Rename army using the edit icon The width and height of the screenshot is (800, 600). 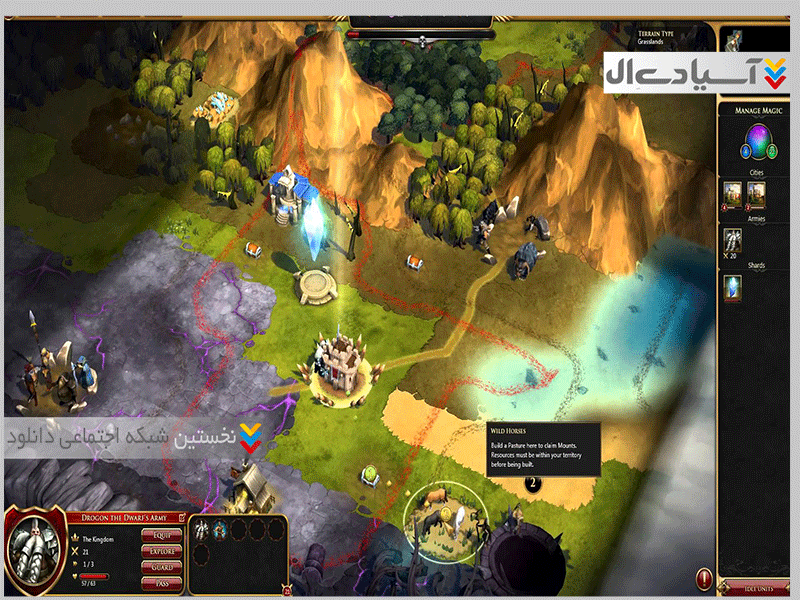(183, 518)
